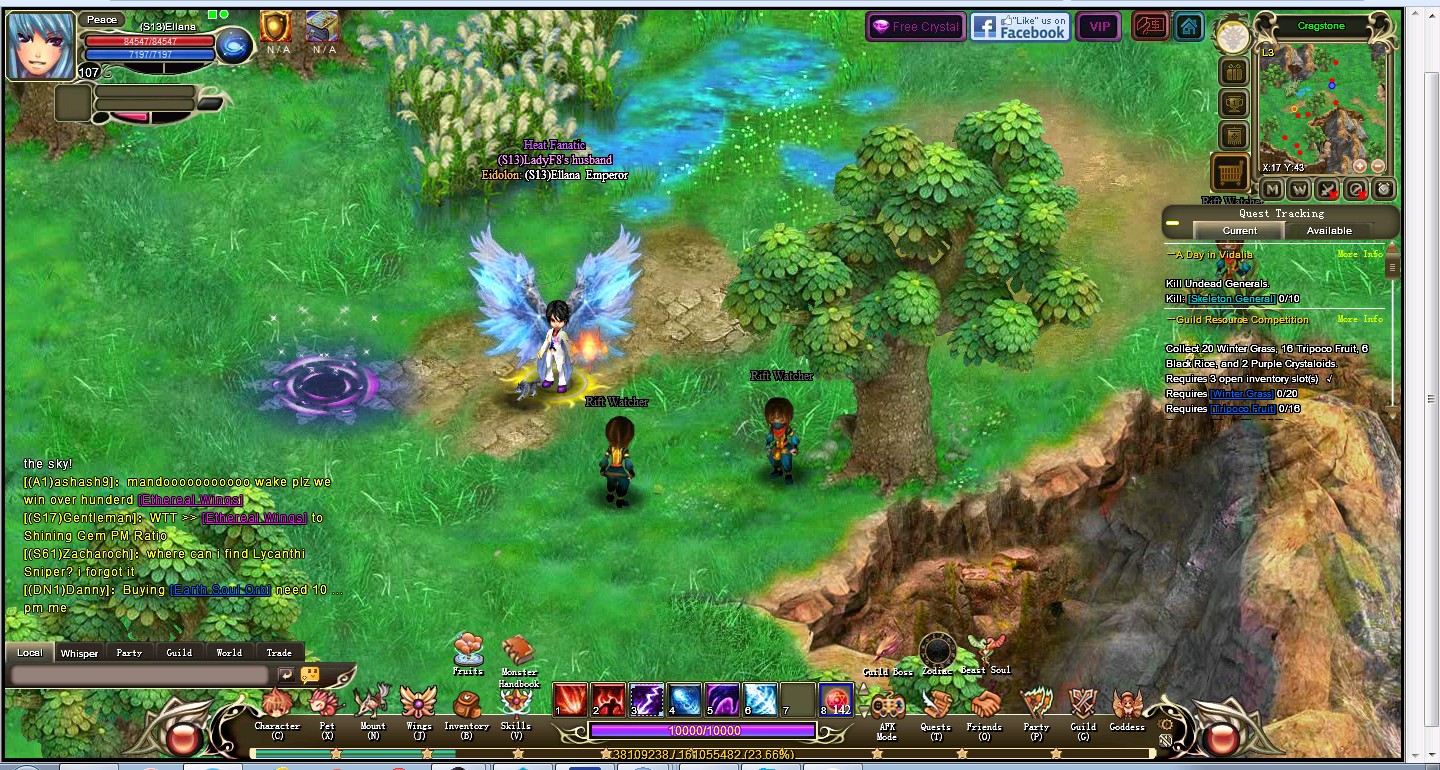Click the Skeleton General quest link

pyautogui.click(x=1231, y=299)
